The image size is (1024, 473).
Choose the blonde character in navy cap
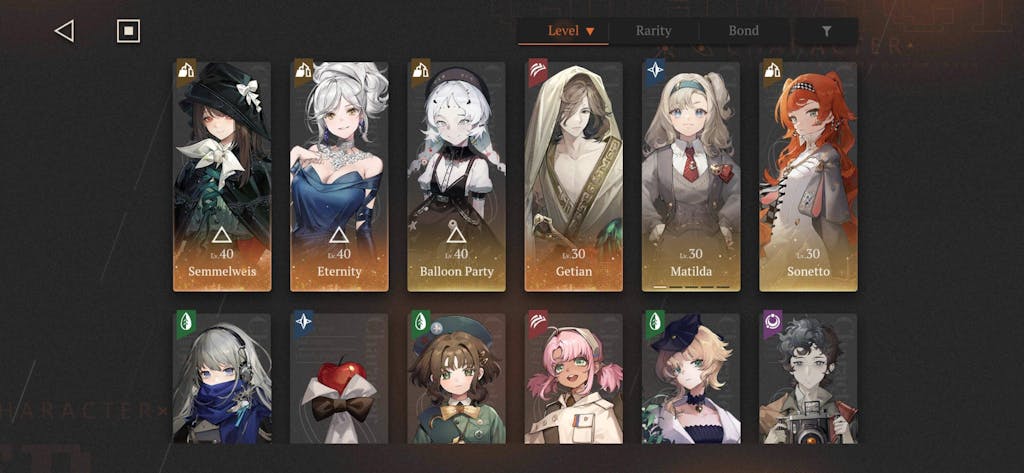coord(691,378)
